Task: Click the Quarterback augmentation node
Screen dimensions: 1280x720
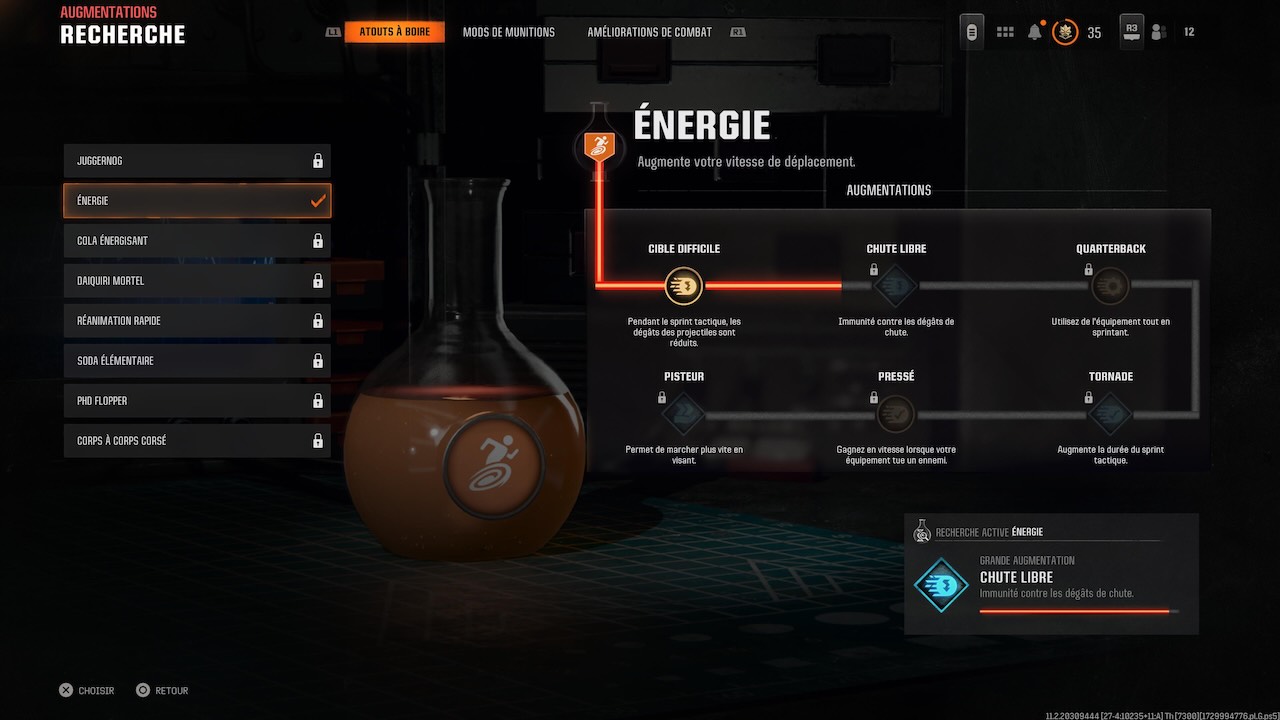Action: 1110,286
